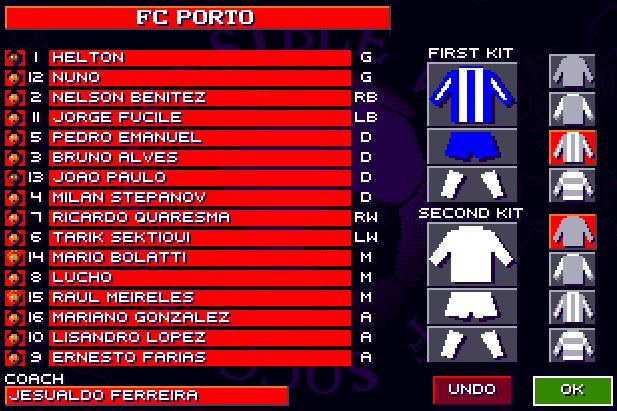Image resolution: width=617 pixels, height=411 pixels.
Task: Change the white second kit shorts
Action: [472, 305]
